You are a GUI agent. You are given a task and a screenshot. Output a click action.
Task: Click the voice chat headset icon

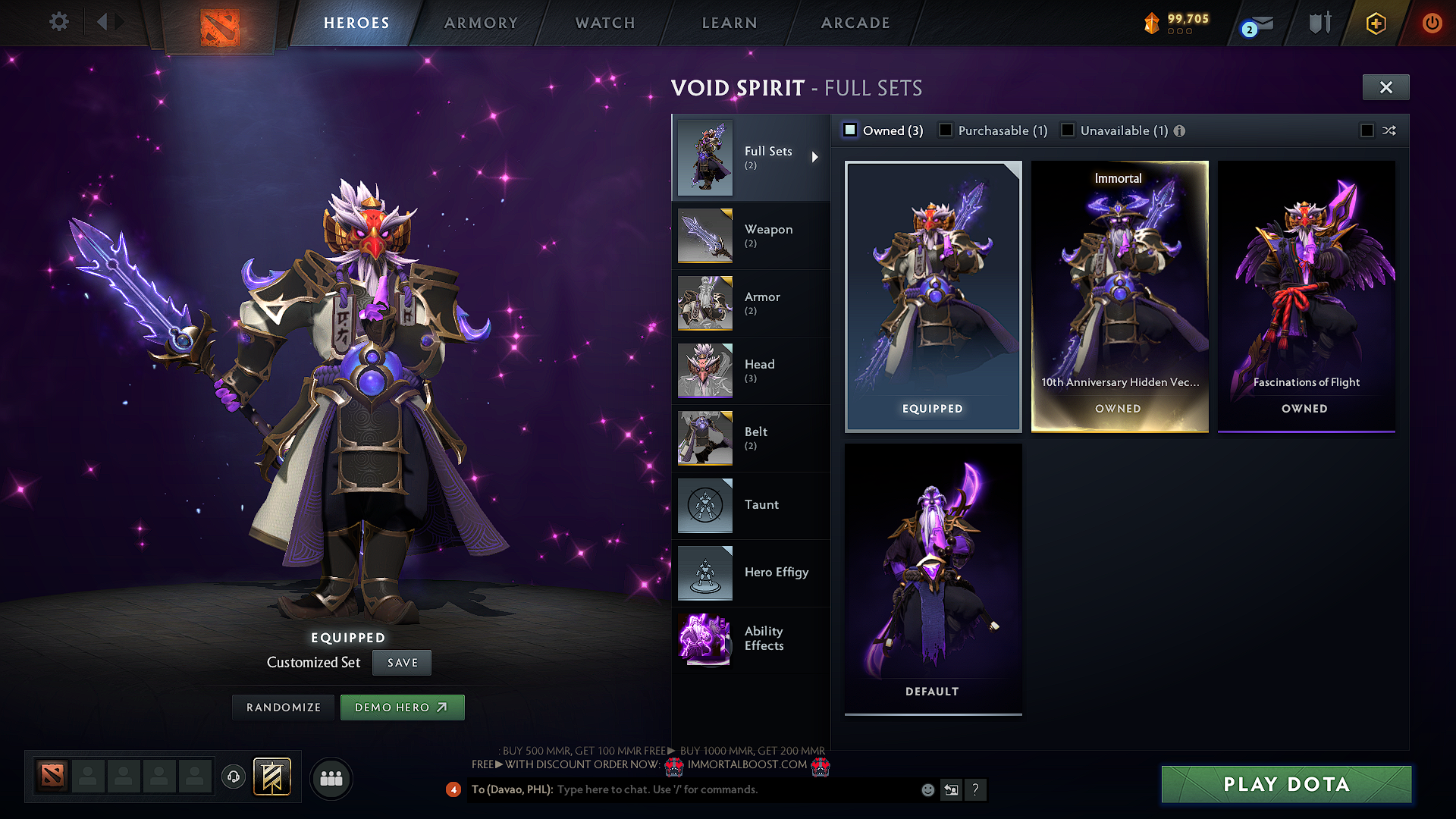233,778
